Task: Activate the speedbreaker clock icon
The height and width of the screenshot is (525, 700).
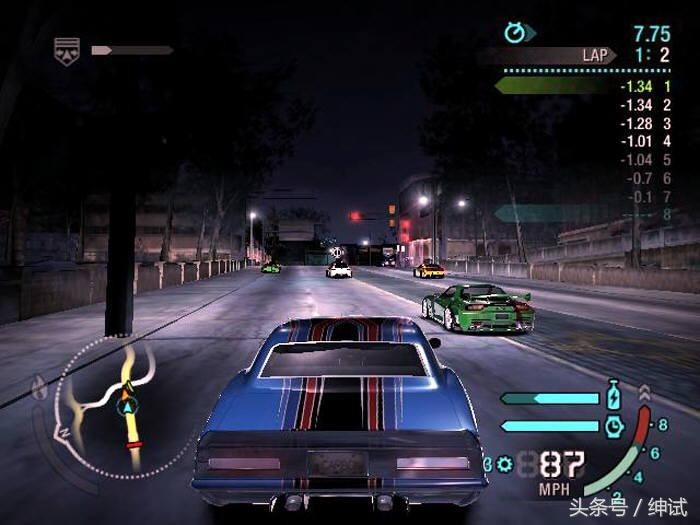Action: tap(614, 426)
